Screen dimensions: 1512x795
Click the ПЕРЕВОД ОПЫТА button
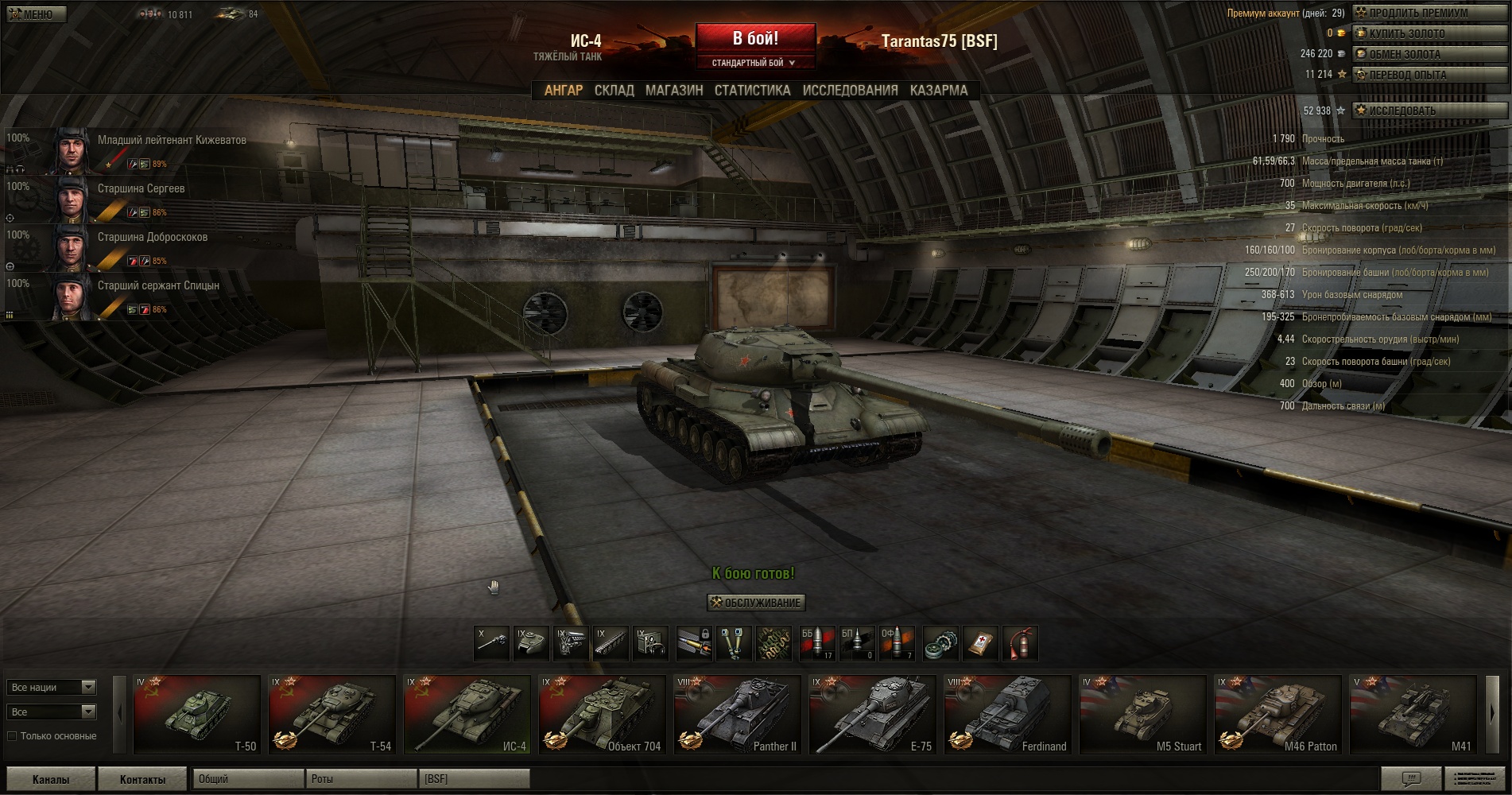coord(1429,75)
